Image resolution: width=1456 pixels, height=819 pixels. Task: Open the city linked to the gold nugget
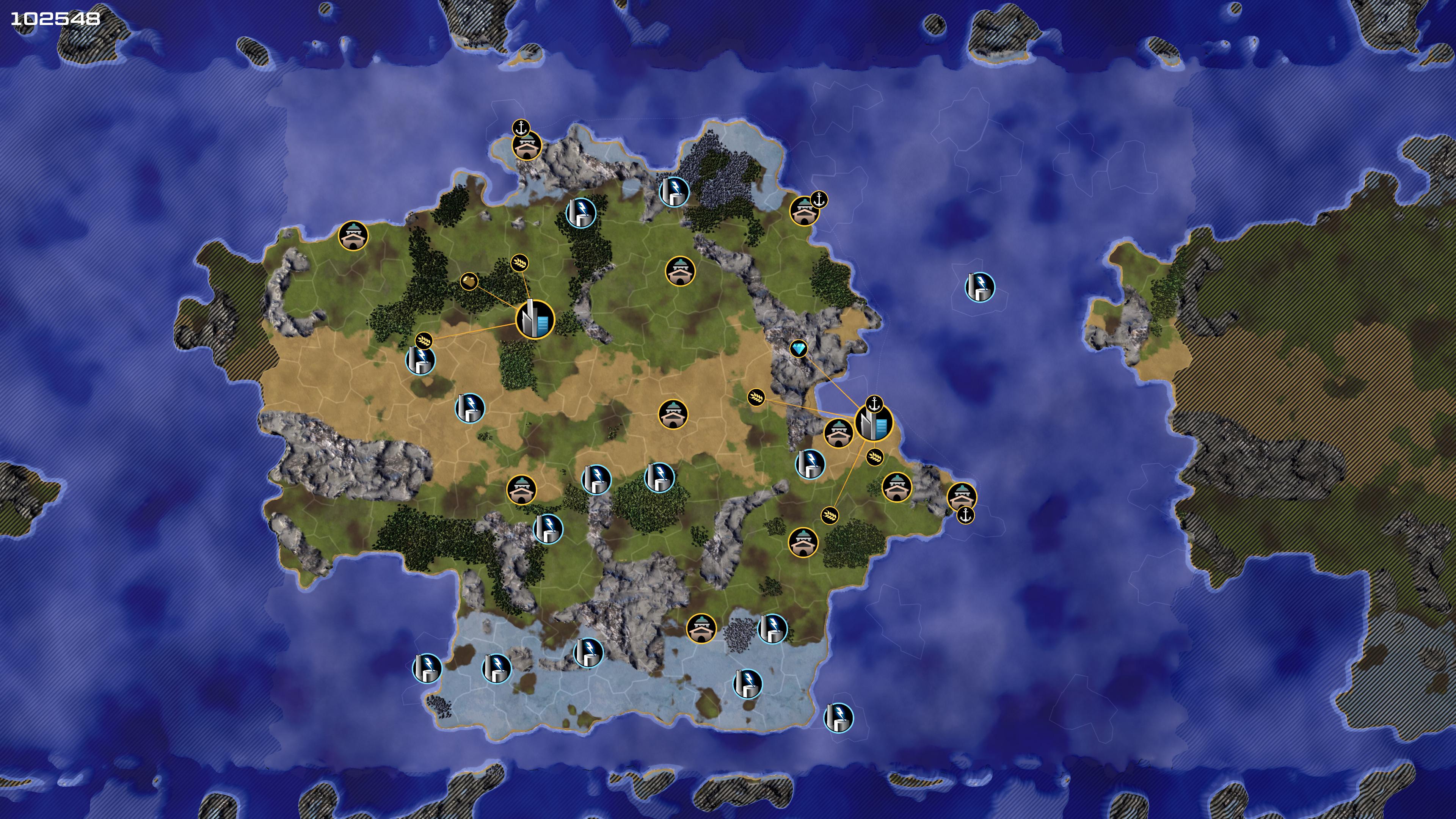pyautogui.click(x=535, y=320)
